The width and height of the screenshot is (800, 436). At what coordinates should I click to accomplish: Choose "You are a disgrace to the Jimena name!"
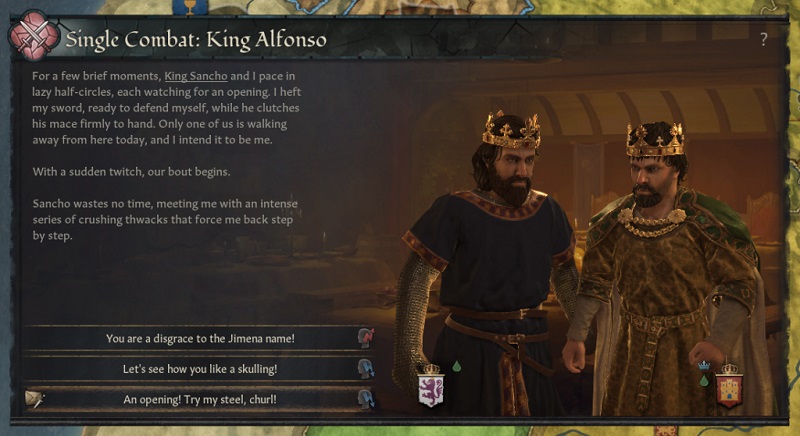click(200, 338)
